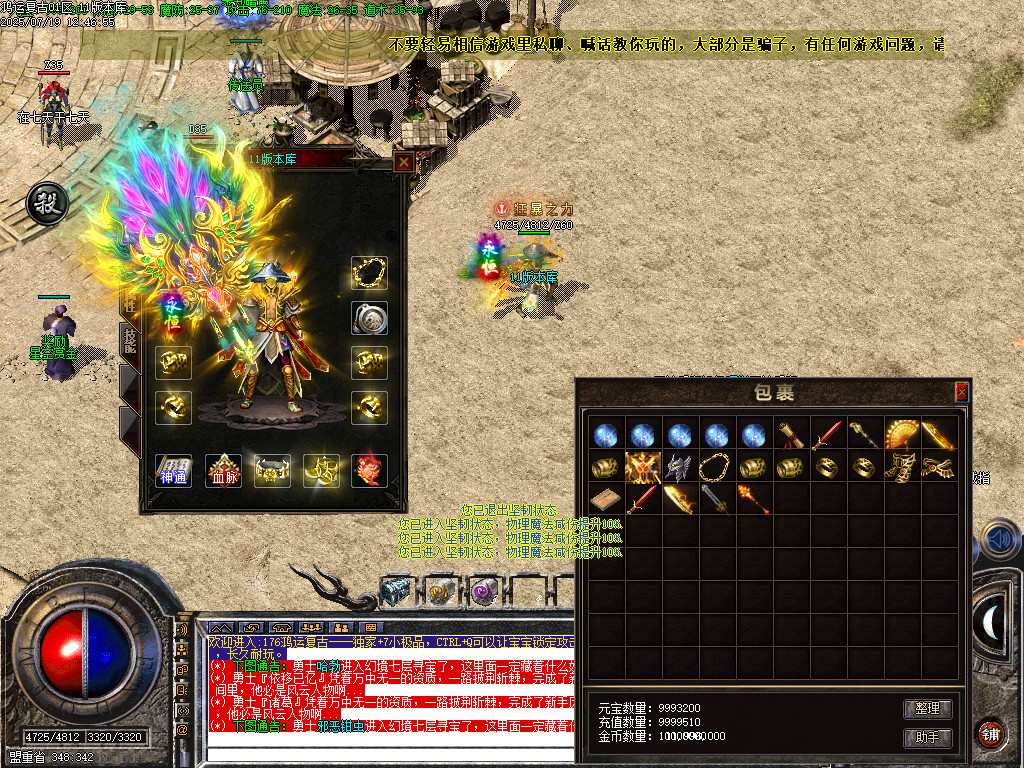
Task: Select the 血脉 bloodline slot
Action: tap(223, 469)
